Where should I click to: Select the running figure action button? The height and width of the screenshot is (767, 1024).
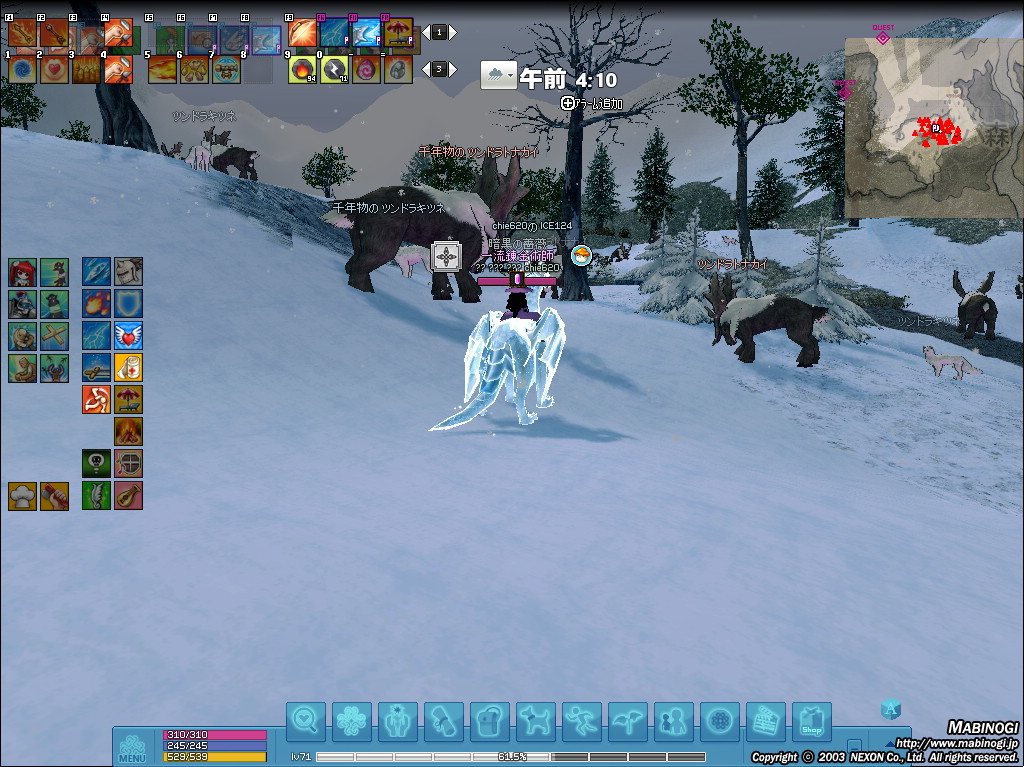[582, 720]
